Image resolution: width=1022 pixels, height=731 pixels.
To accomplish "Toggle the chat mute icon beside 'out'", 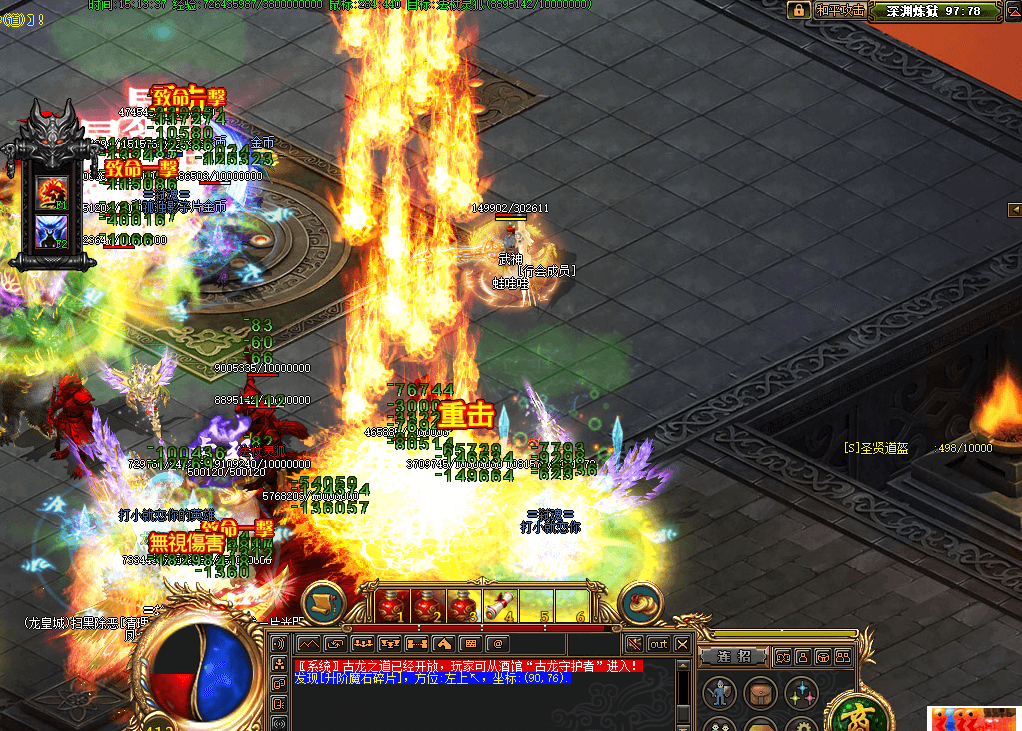I will pyautogui.click(x=634, y=644).
